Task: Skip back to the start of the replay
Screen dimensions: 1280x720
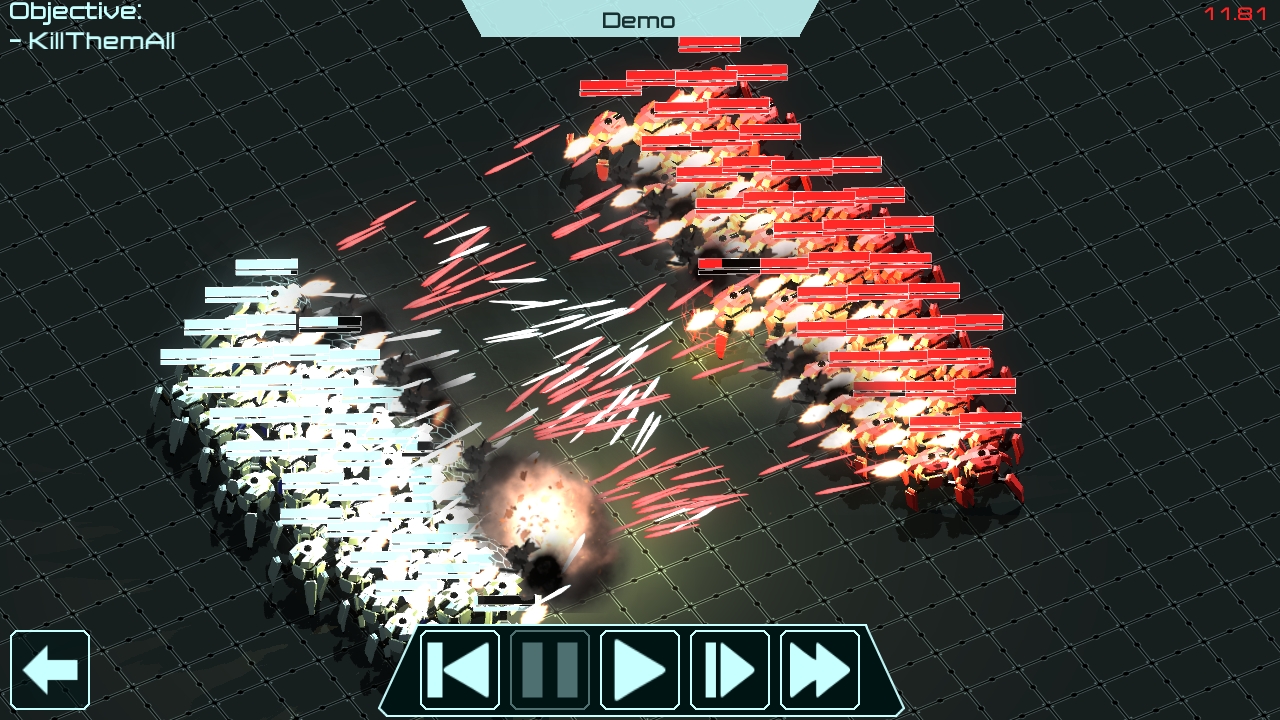Action: point(457,670)
